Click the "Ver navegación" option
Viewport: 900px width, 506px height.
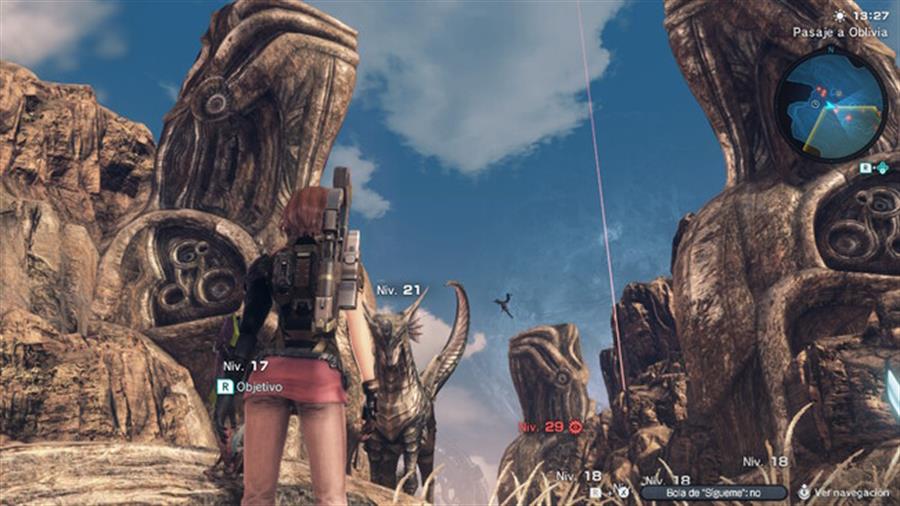846,493
